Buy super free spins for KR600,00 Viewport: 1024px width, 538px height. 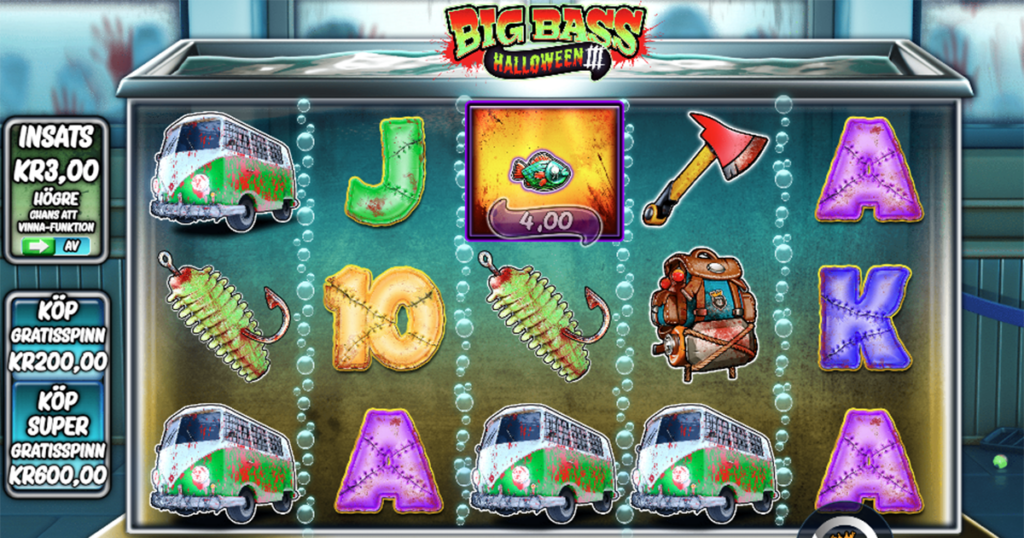[x=55, y=440]
